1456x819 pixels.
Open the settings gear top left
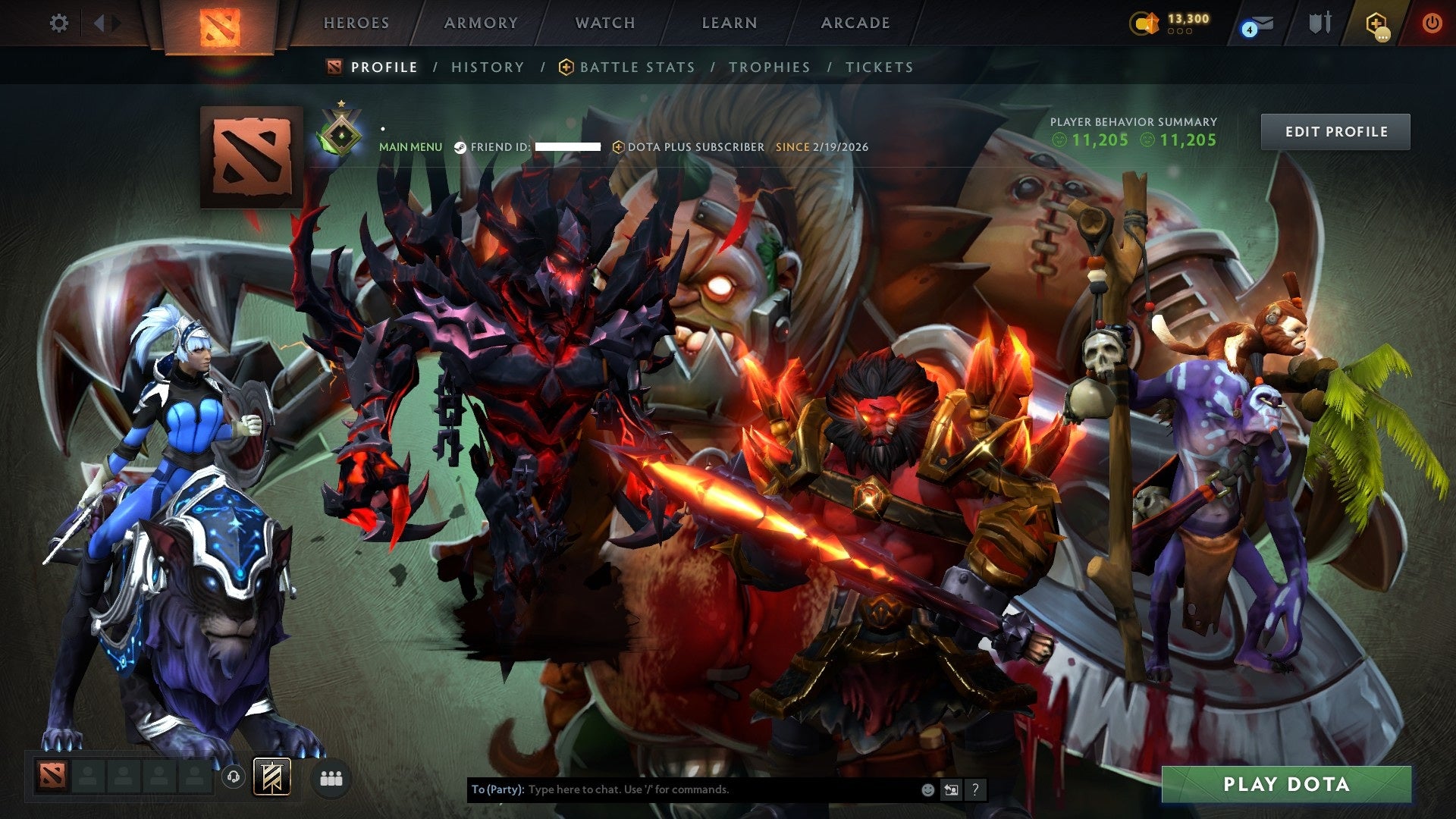pos(59,23)
